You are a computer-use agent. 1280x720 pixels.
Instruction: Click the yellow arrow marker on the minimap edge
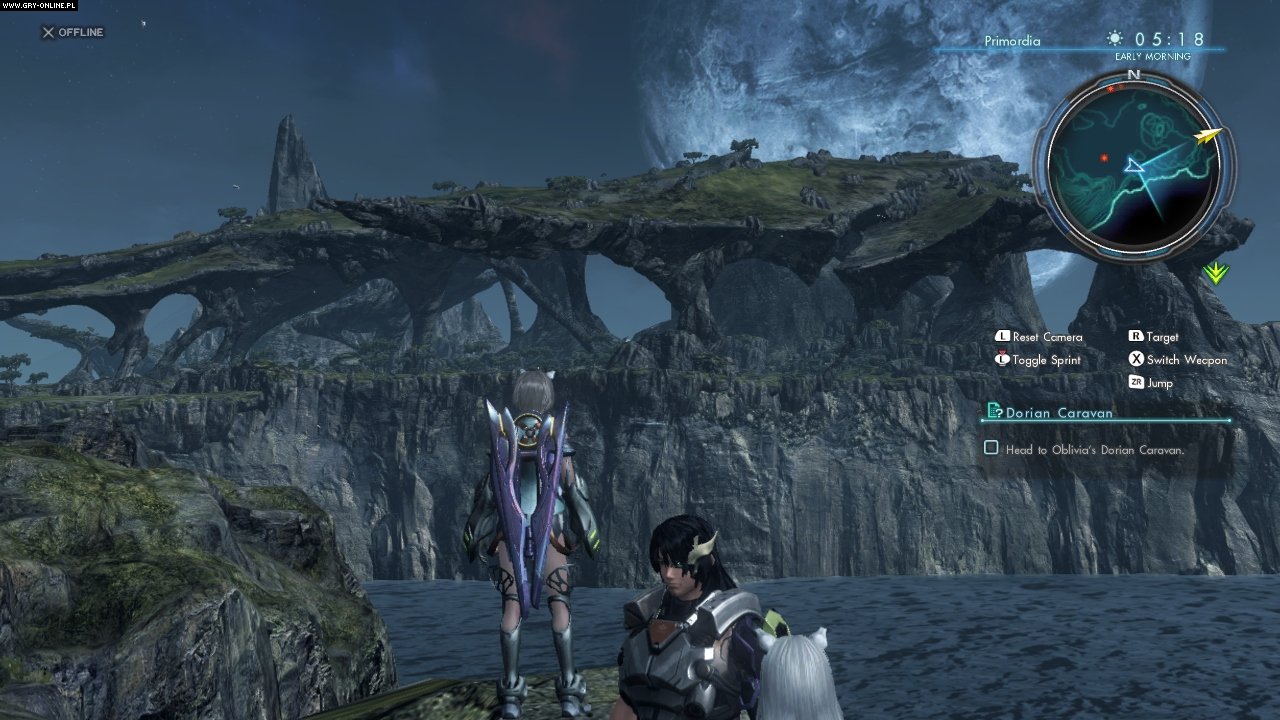[1209, 134]
